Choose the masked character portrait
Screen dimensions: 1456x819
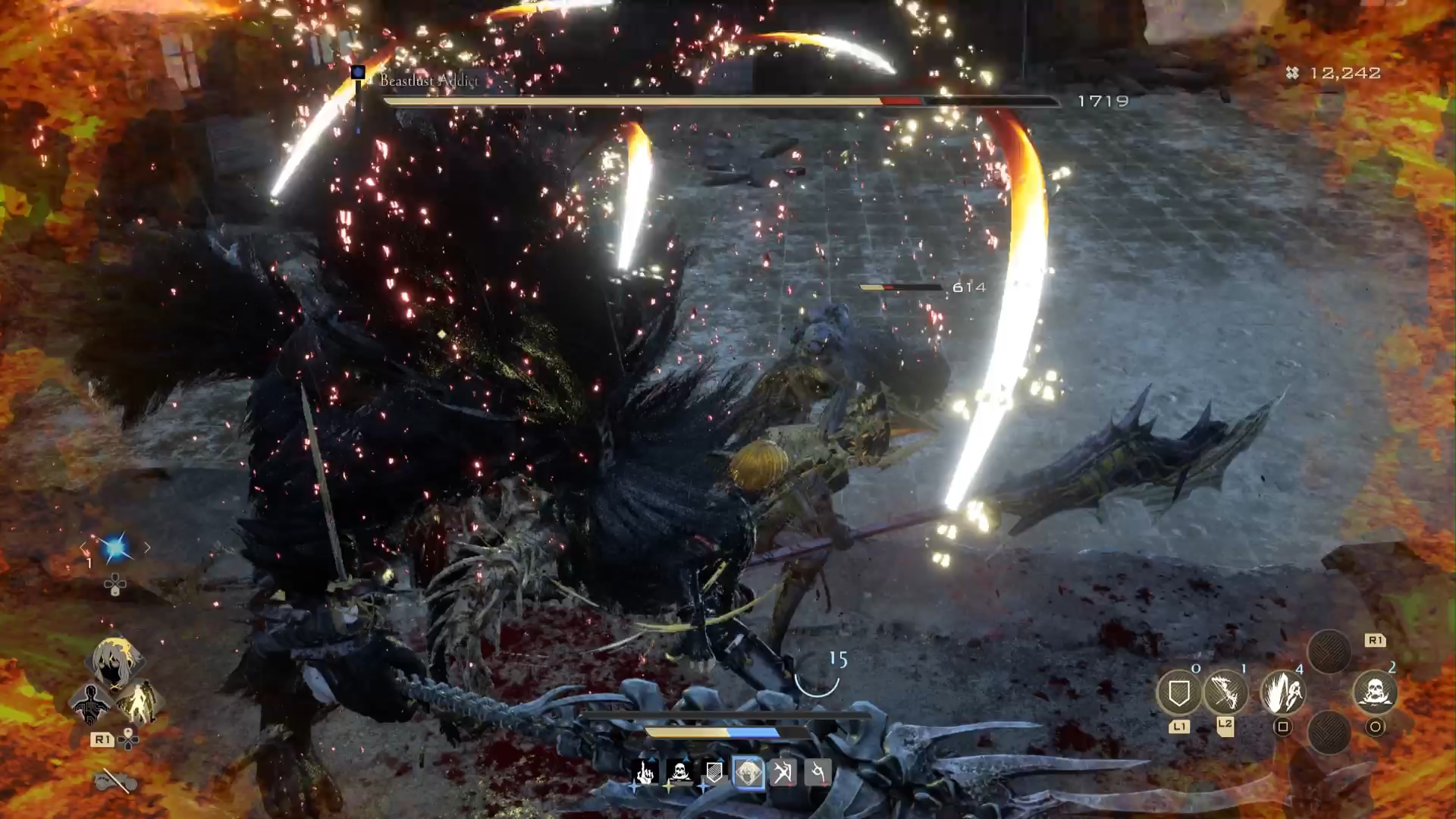point(115,661)
